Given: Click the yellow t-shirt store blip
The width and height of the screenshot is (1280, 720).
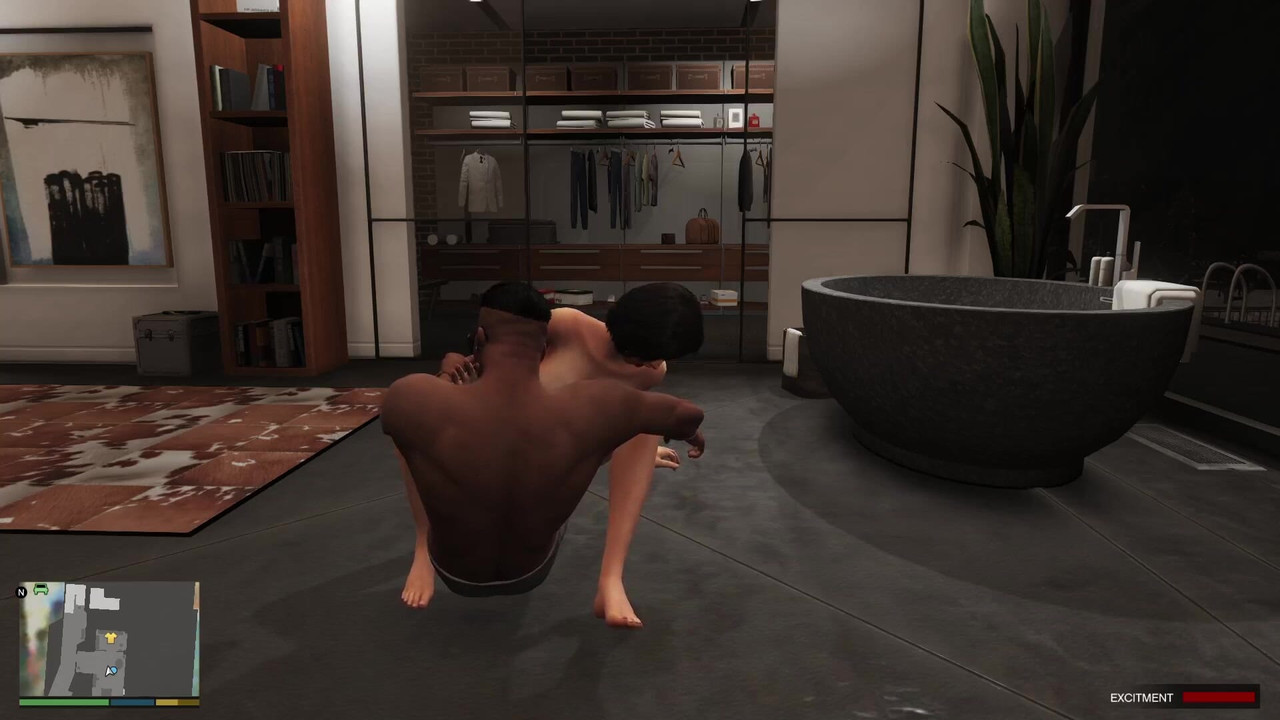Looking at the screenshot, I should point(111,638).
